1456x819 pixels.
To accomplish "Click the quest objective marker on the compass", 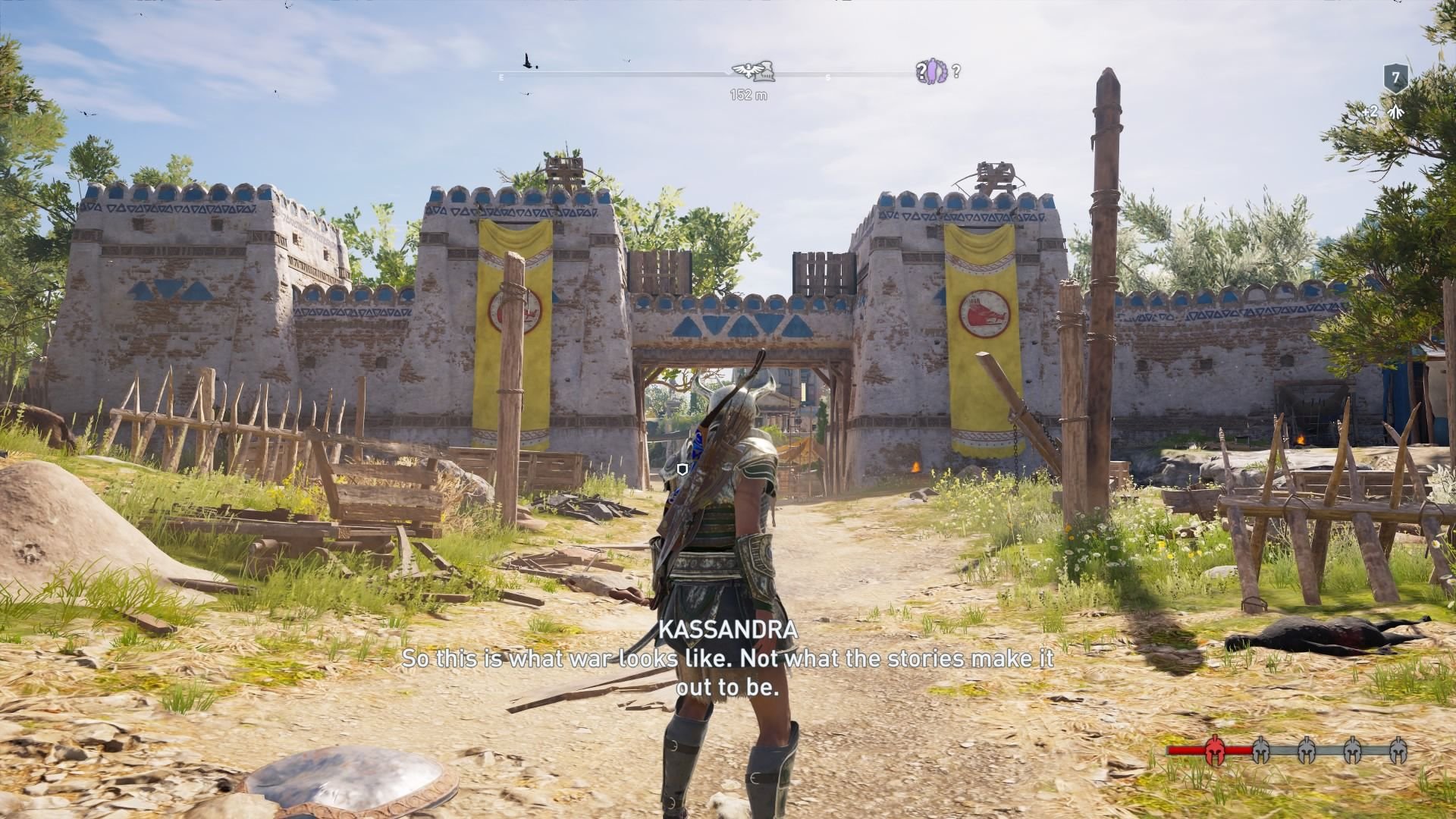I will click(751, 71).
